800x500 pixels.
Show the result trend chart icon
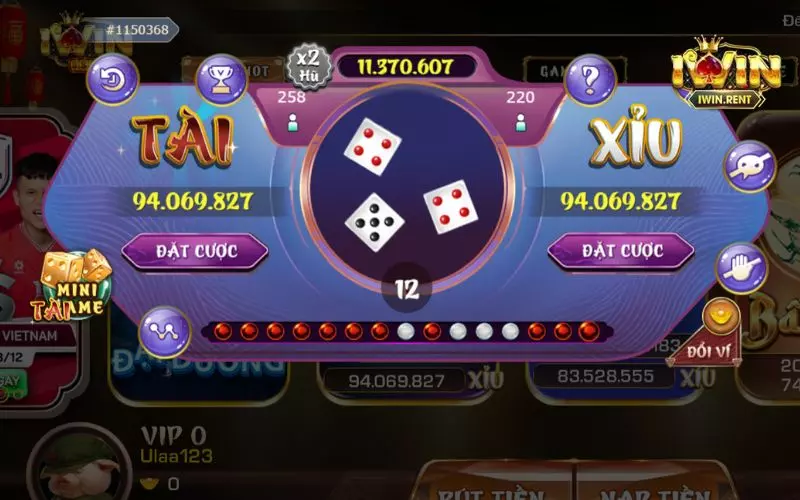pos(164,329)
